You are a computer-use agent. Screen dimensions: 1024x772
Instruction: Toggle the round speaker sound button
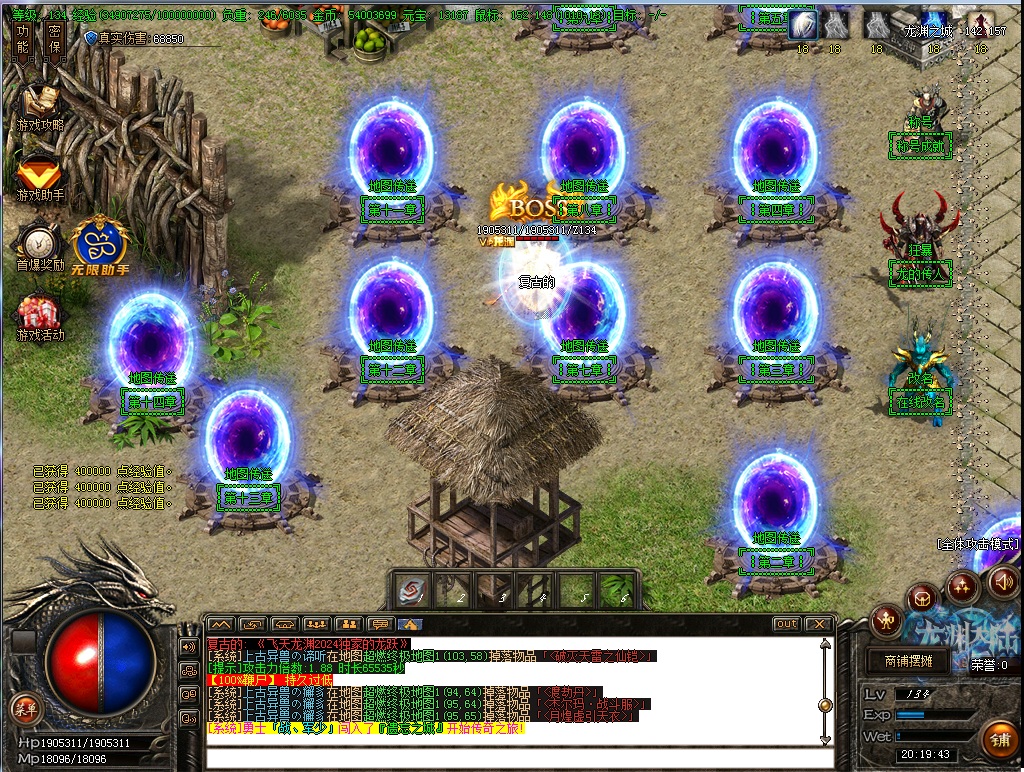click(x=1003, y=581)
